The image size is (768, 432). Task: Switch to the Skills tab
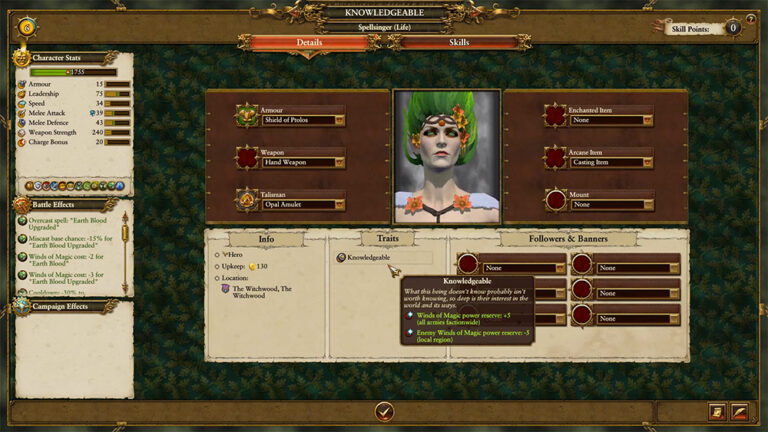click(x=459, y=43)
